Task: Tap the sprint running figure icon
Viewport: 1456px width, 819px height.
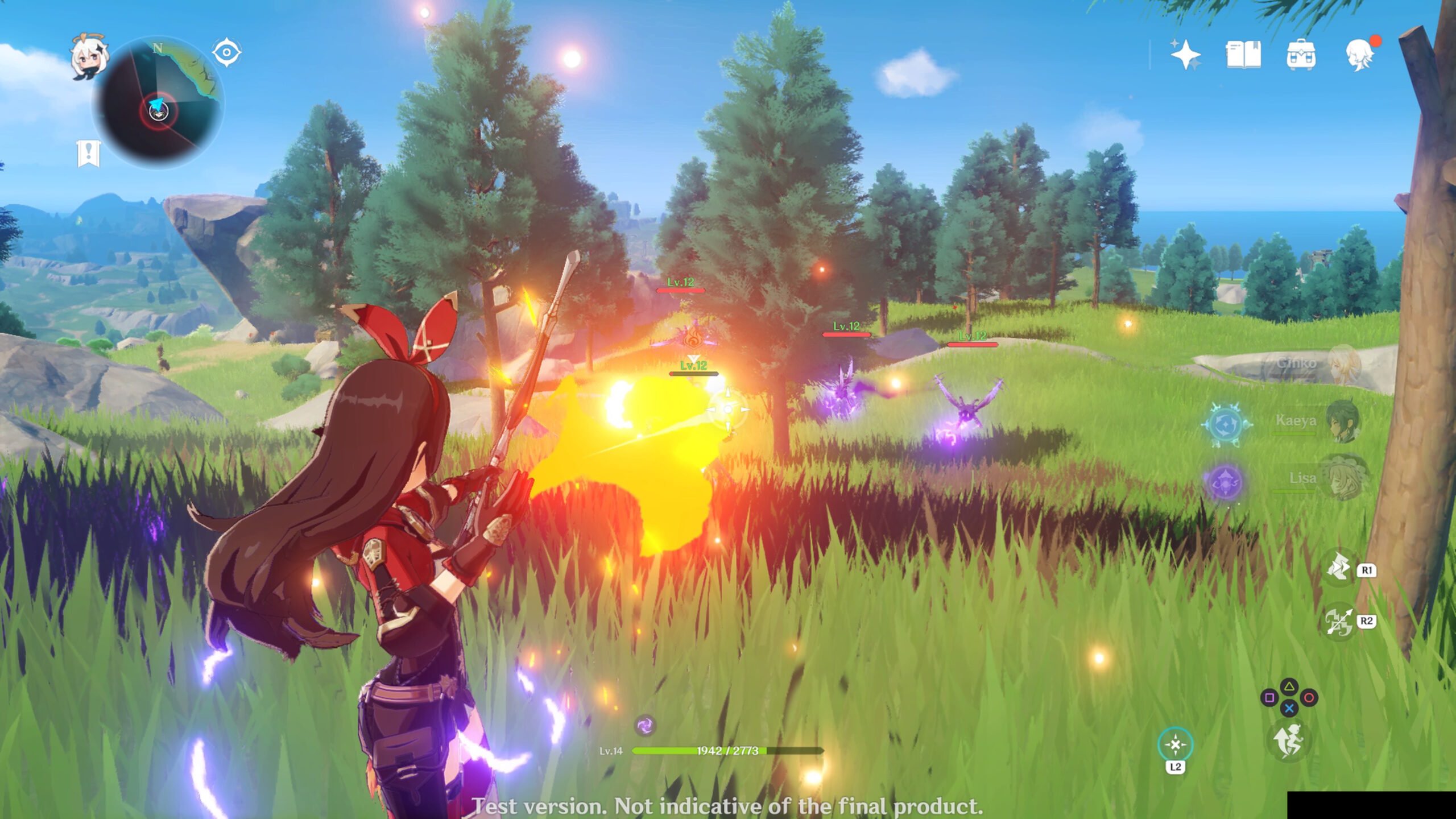Action: 1289,741
